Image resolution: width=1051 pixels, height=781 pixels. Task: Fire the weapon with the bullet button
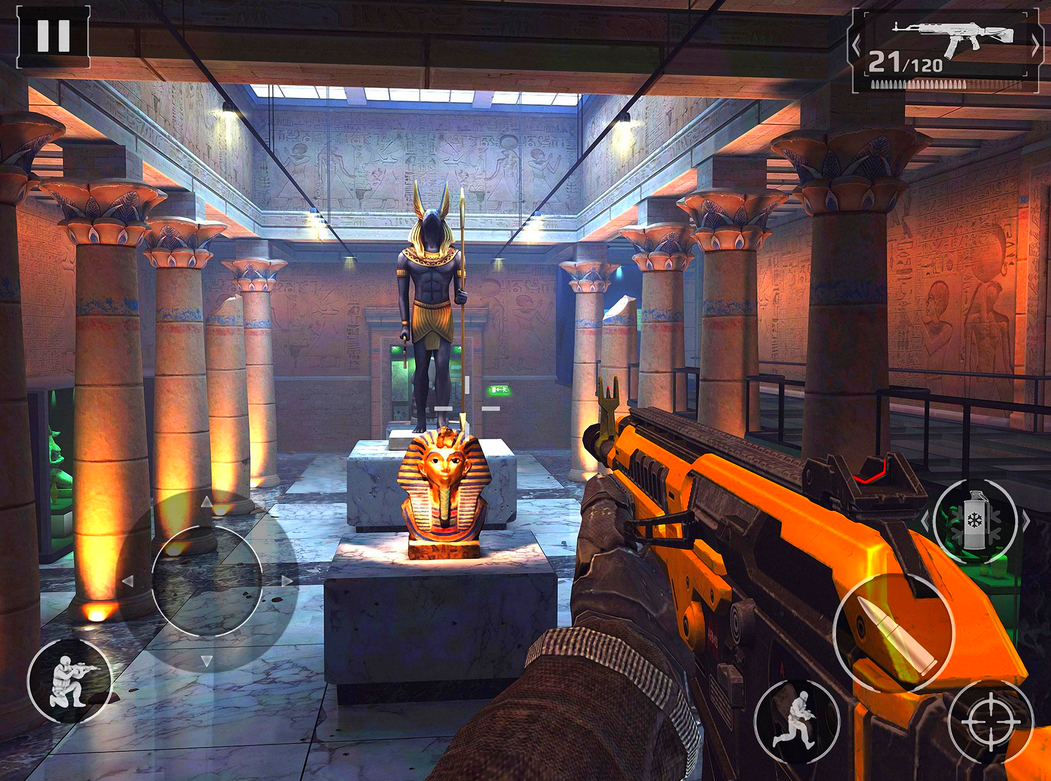click(x=892, y=632)
